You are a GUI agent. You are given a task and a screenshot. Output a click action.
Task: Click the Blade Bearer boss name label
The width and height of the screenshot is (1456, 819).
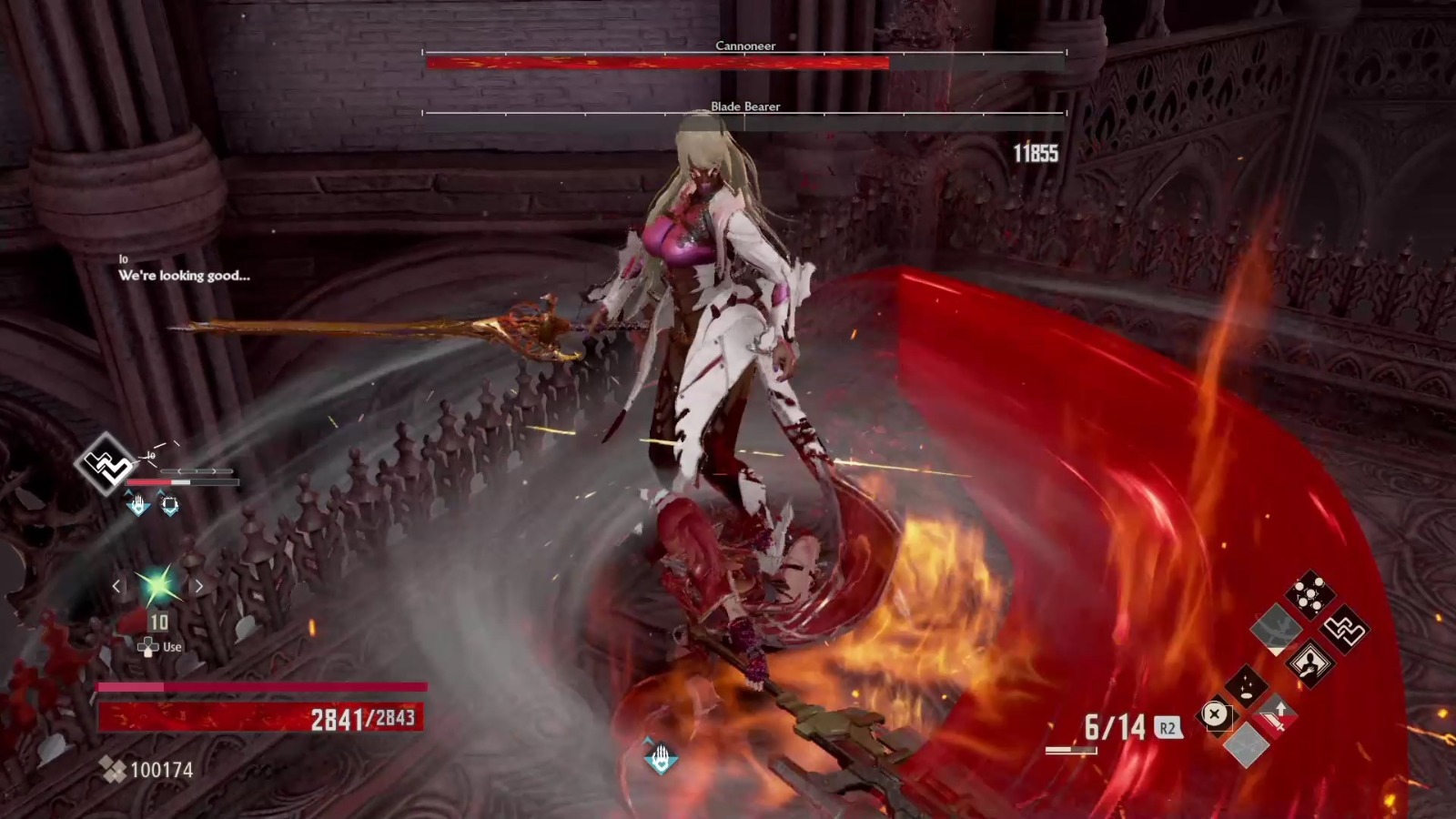coord(747,106)
